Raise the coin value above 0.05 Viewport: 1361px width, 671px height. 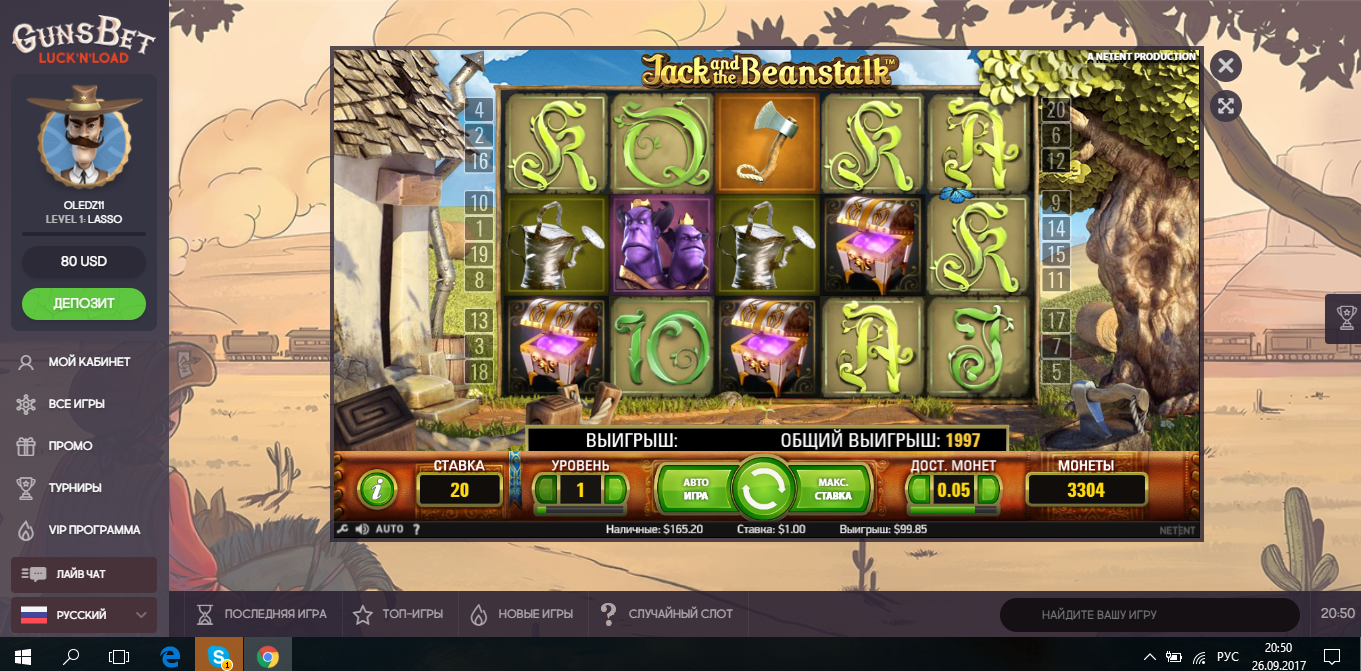[x=988, y=489]
